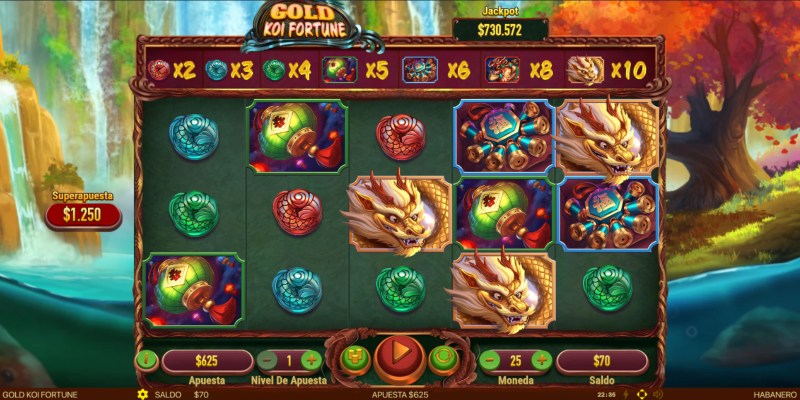Image resolution: width=800 pixels, height=400 pixels.
Task: Activate the Superapuesta $1.250 button
Action: click(x=84, y=213)
